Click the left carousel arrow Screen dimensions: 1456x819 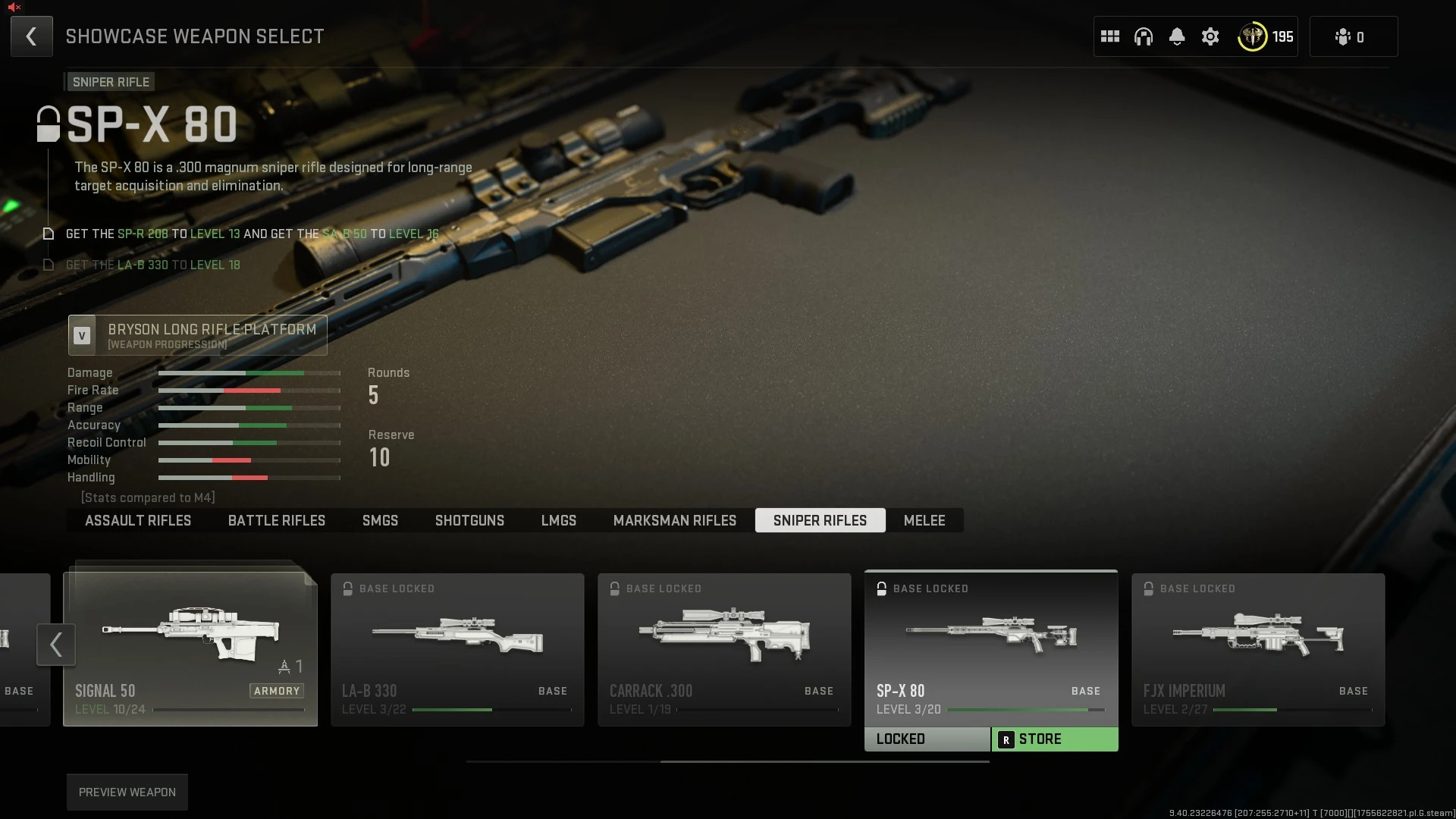pyautogui.click(x=55, y=645)
